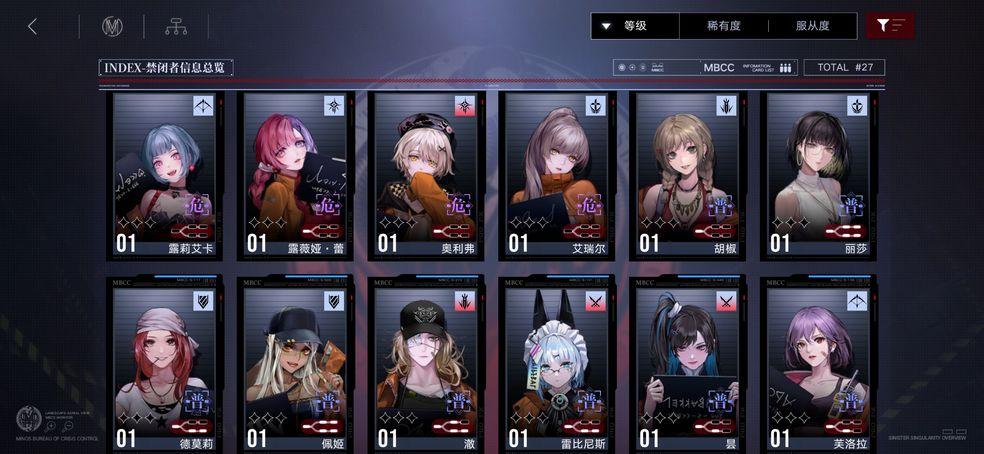Choose the 奥利弗 character card
Screen dimensions: 984x454
pos(426,175)
